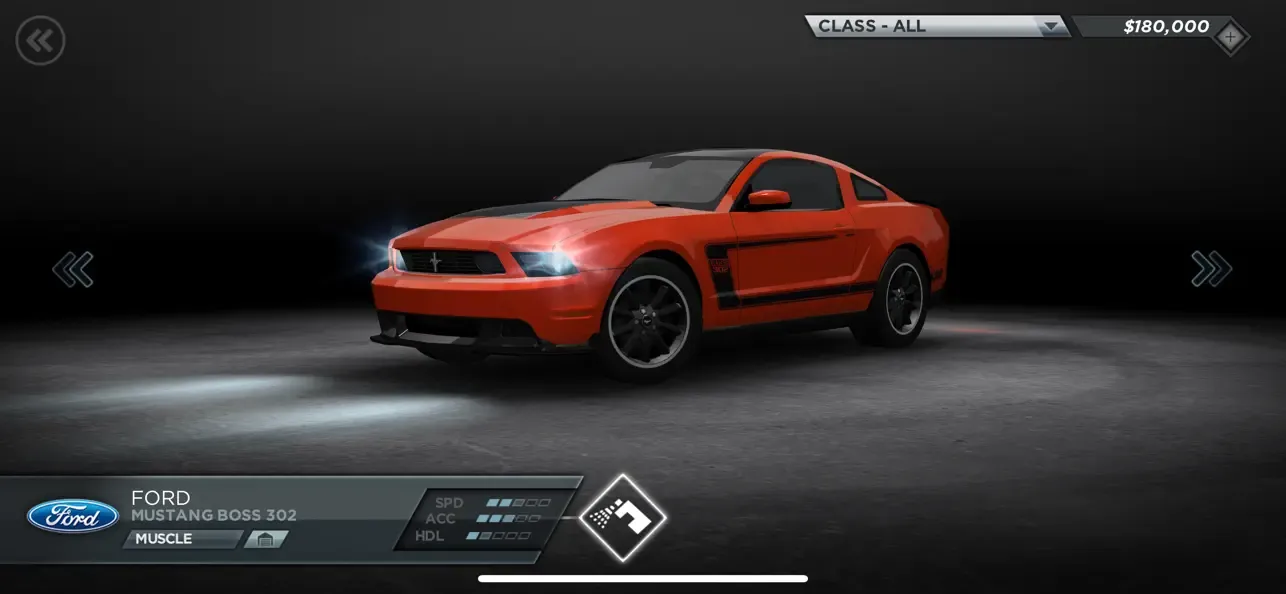The width and height of the screenshot is (1286, 594).
Task: Add more cash with the plus button
Action: pyautogui.click(x=1230, y=38)
